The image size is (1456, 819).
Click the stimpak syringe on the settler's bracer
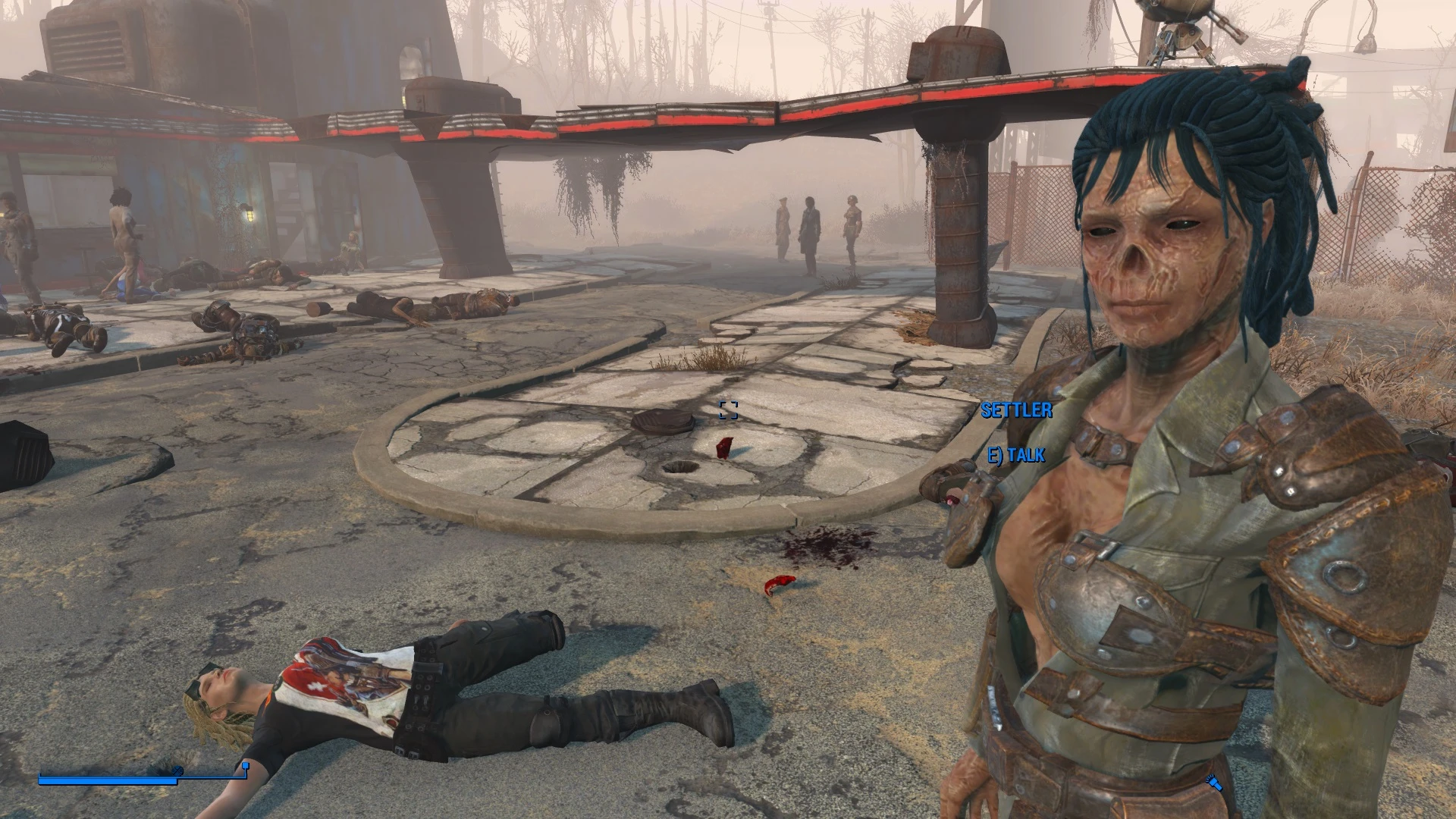[952, 500]
